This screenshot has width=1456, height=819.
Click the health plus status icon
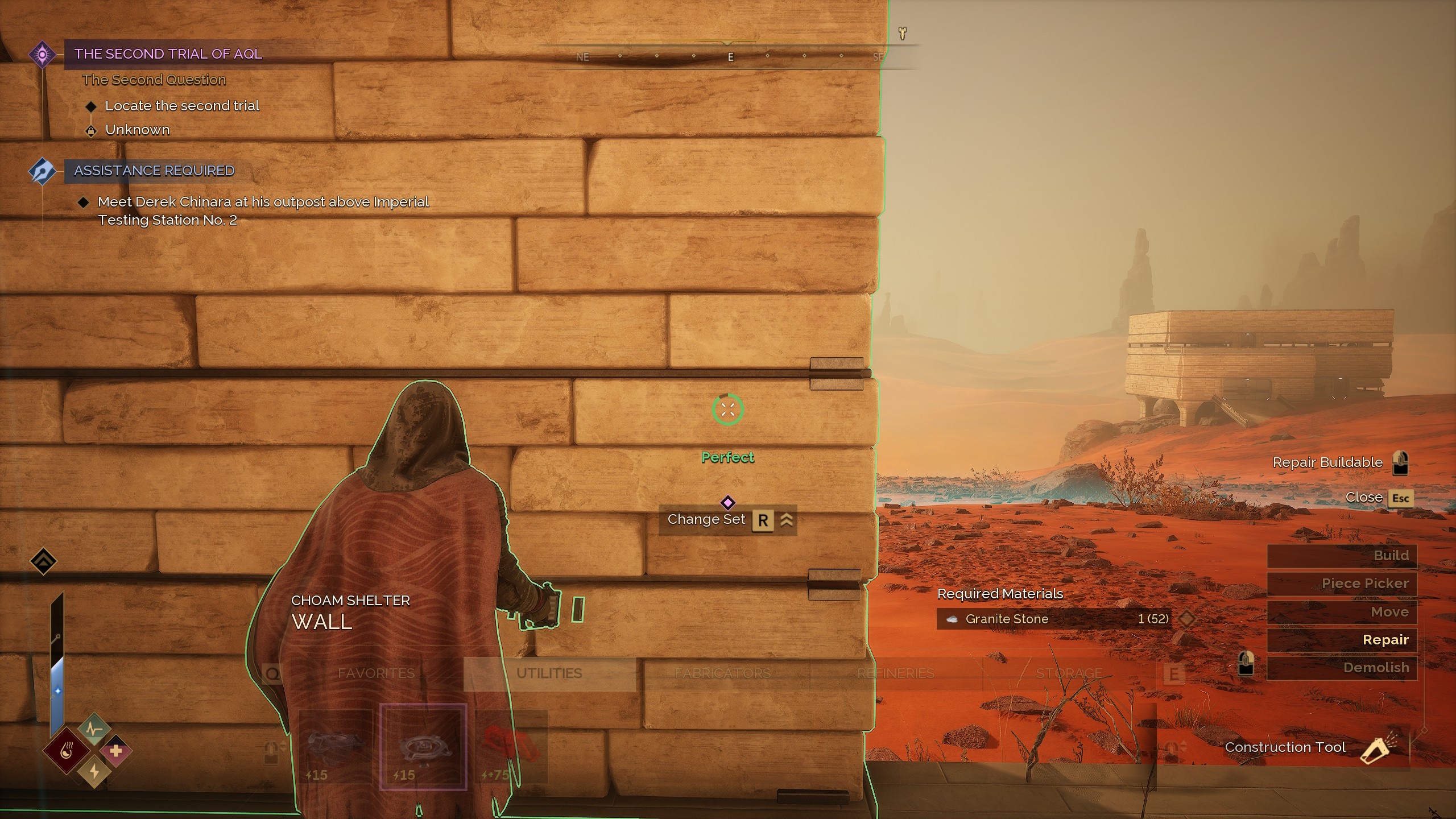[x=117, y=751]
